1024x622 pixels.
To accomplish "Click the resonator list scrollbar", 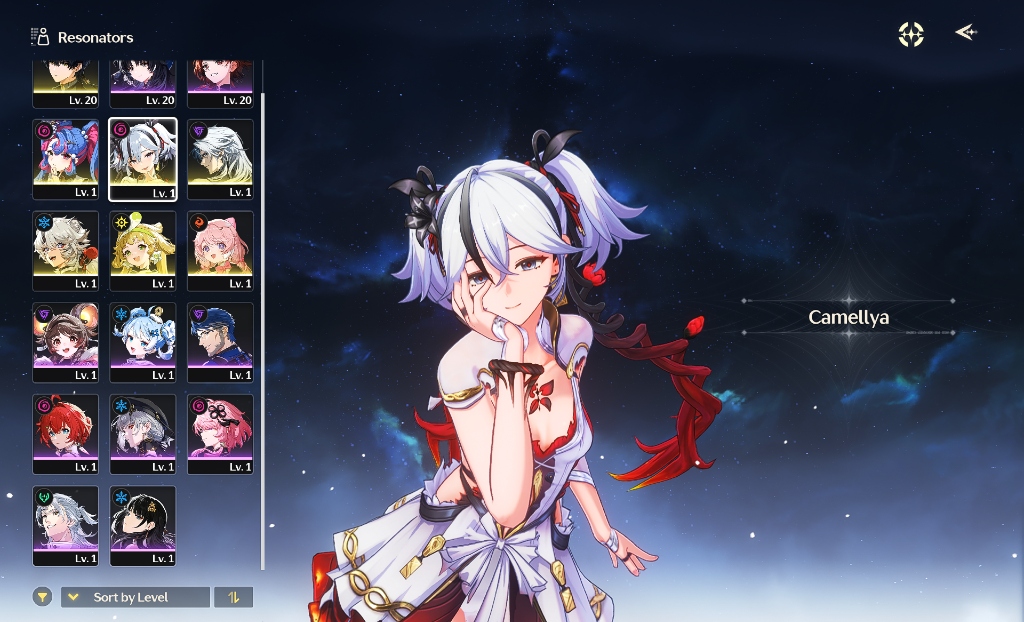I will tap(263, 330).
